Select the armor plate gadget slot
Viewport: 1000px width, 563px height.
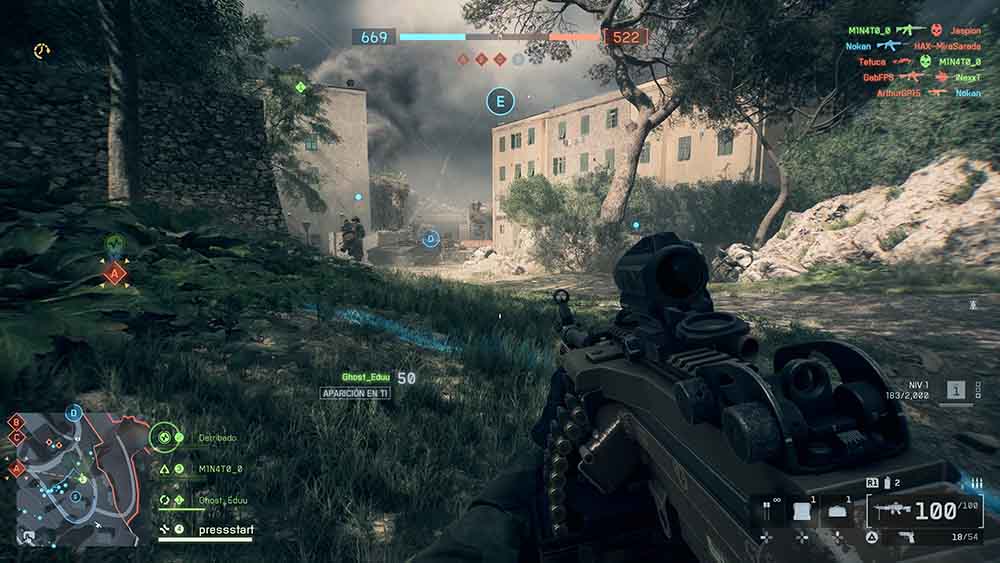coord(803,511)
